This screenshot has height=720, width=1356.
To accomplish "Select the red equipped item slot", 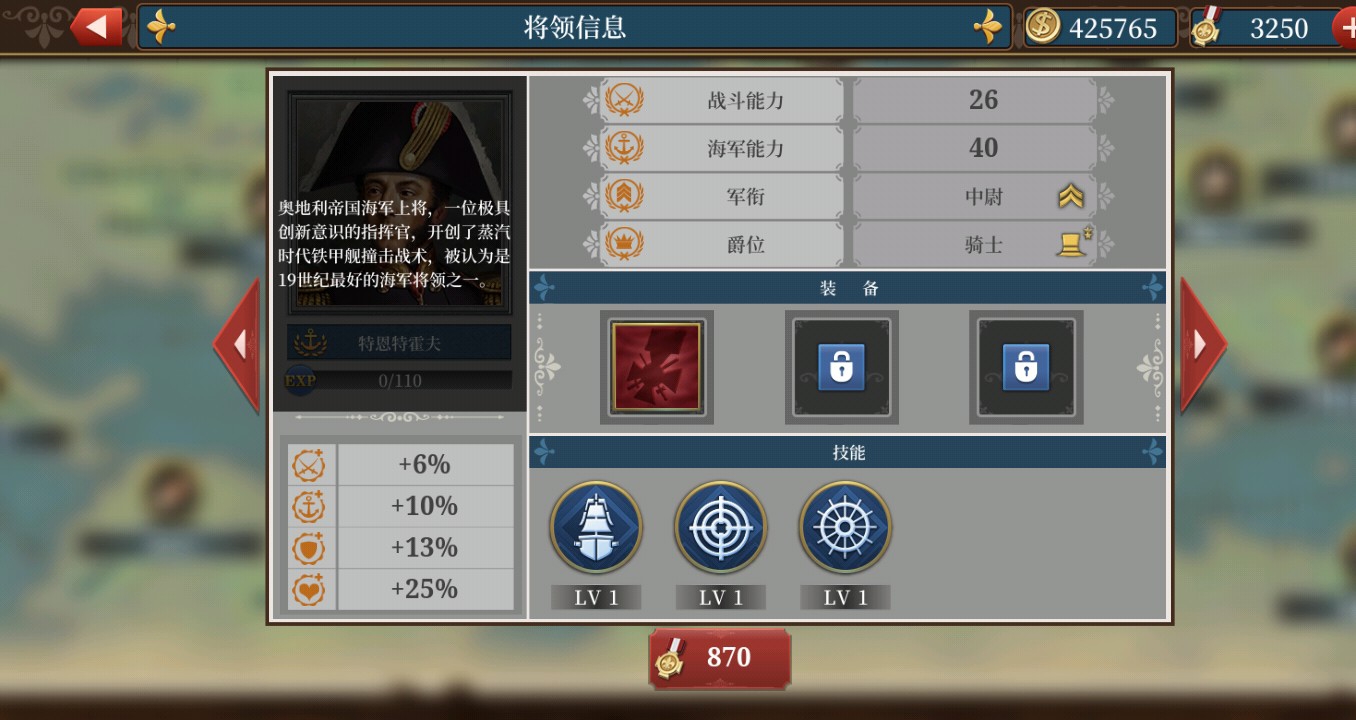I will click(656, 367).
